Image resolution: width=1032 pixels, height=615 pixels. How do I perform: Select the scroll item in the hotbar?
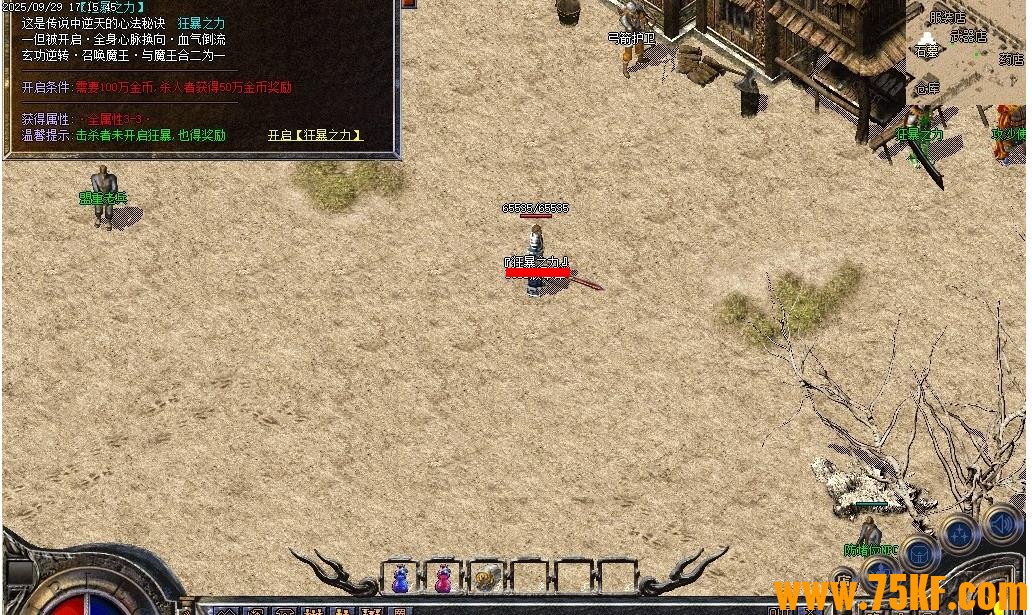tap(487, 578)
